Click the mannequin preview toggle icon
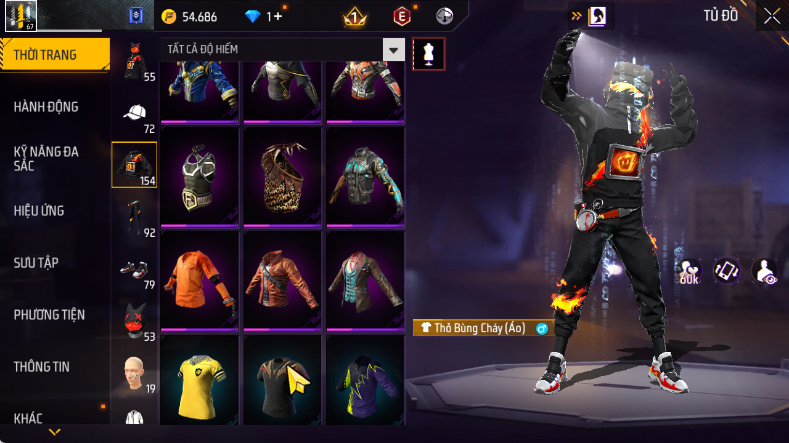Viewport: 789px width, 443px height. click(429, 52)
